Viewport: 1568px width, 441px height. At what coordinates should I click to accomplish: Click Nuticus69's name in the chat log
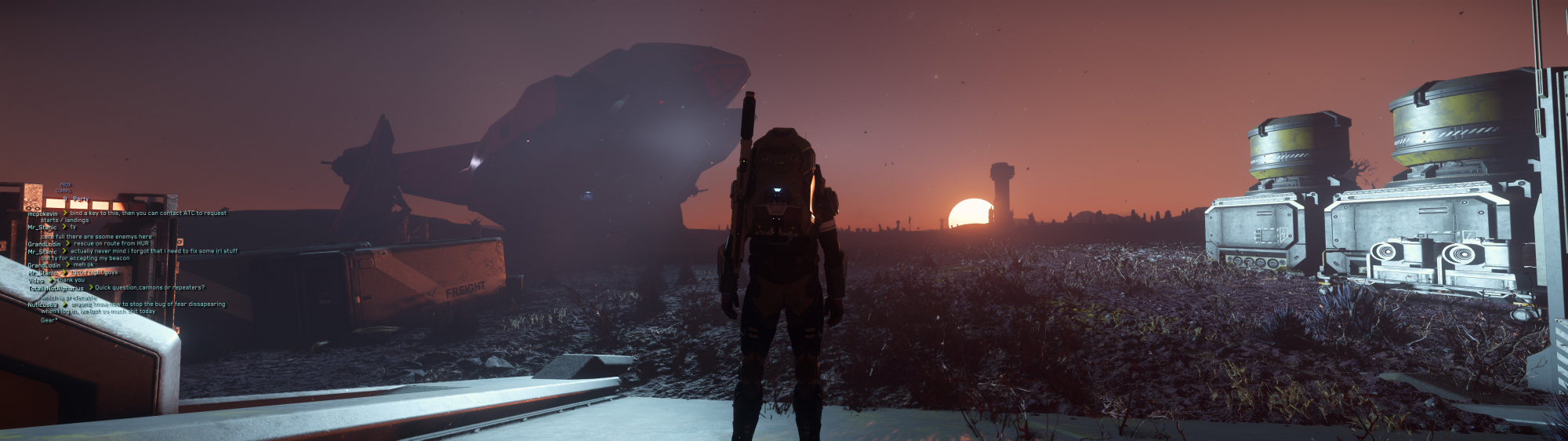click(43, 304)
